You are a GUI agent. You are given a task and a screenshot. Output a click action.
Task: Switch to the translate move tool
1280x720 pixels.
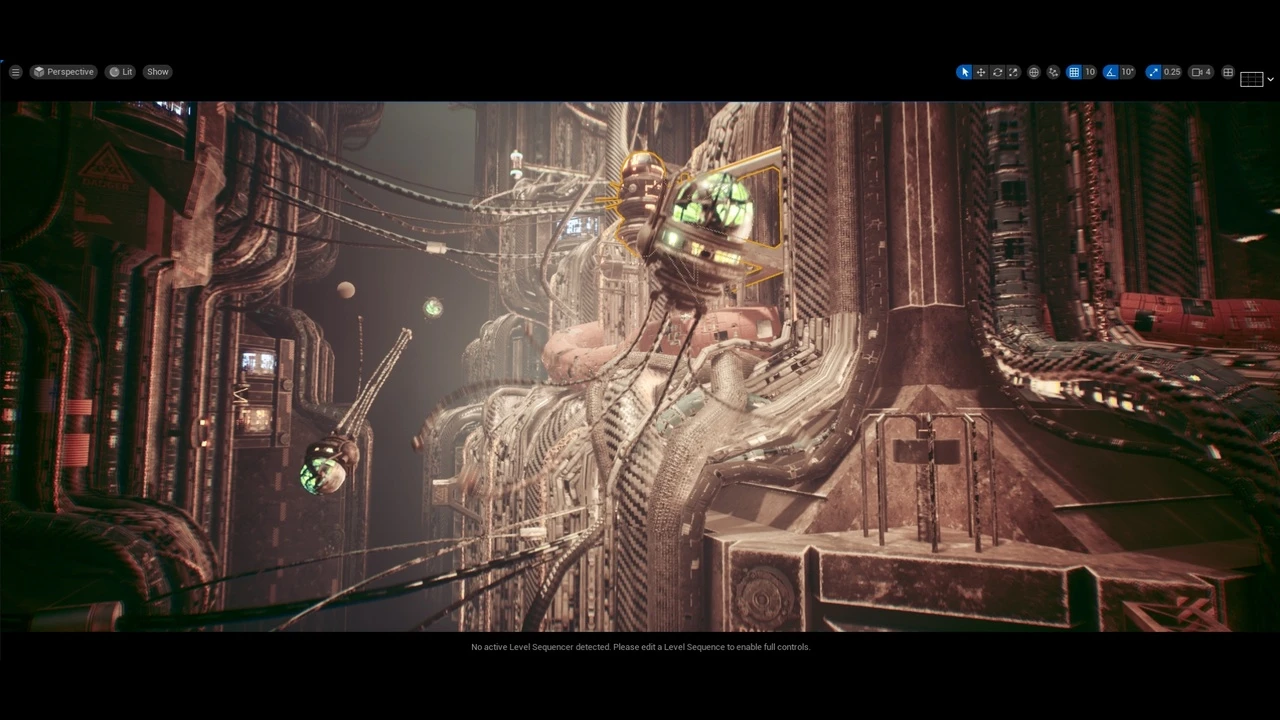981,72
